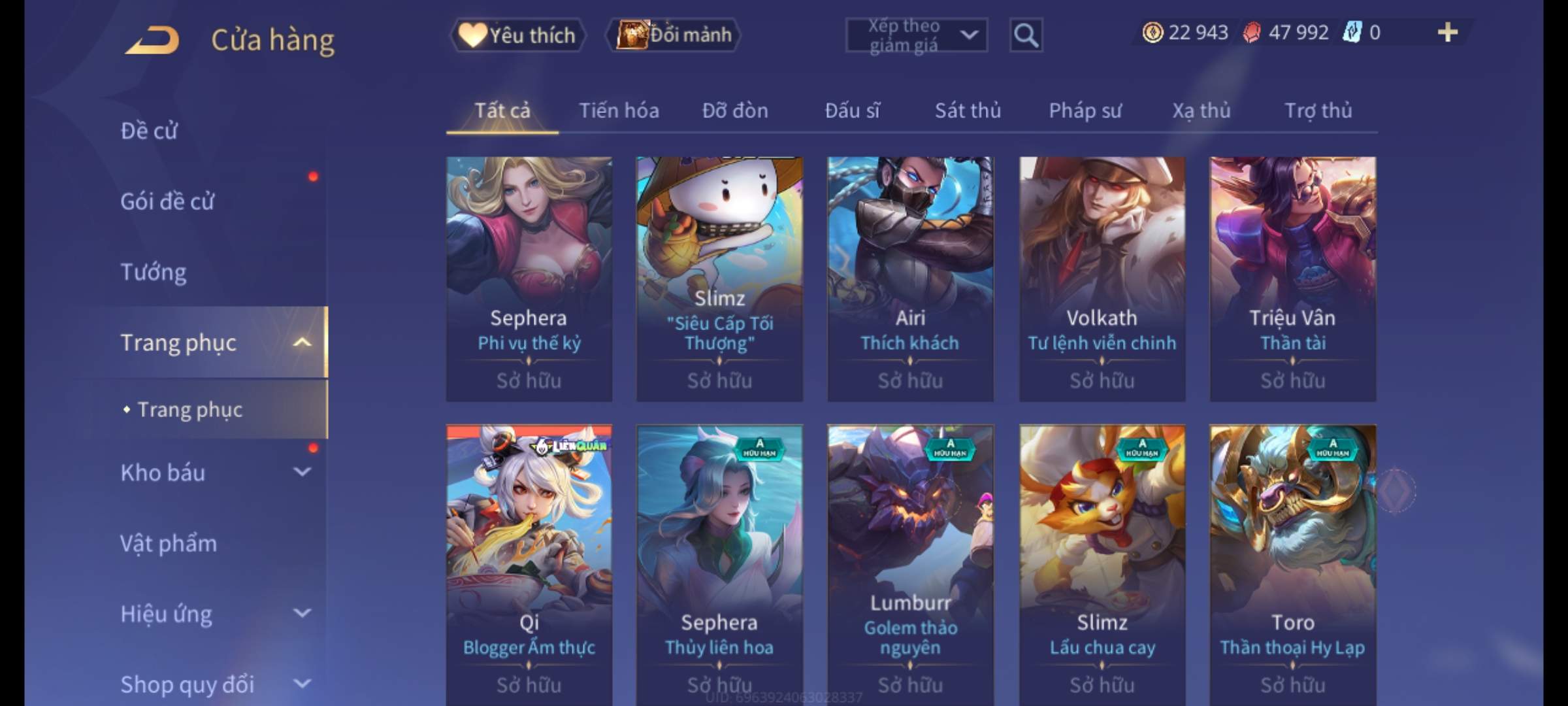Open the Yêu thích favorites list
The height and width of the screenshot is (706, 1568).
click(517, 35)
